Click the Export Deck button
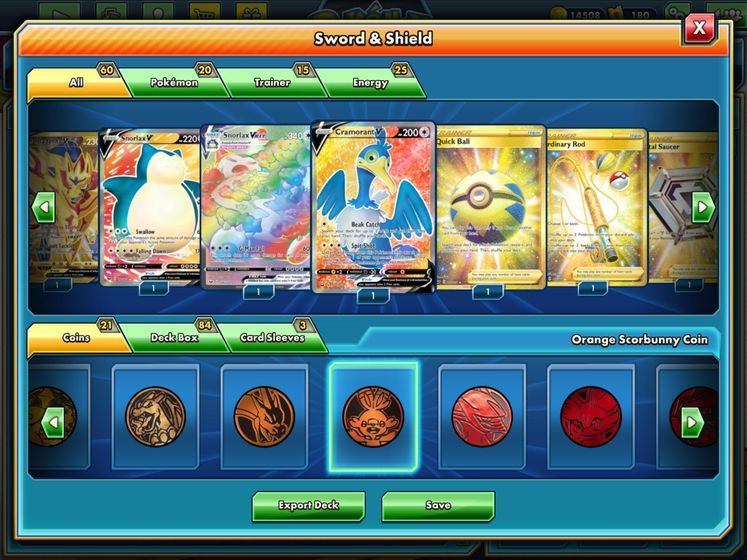The image size is (747, 560). click(x=308, y=506)
